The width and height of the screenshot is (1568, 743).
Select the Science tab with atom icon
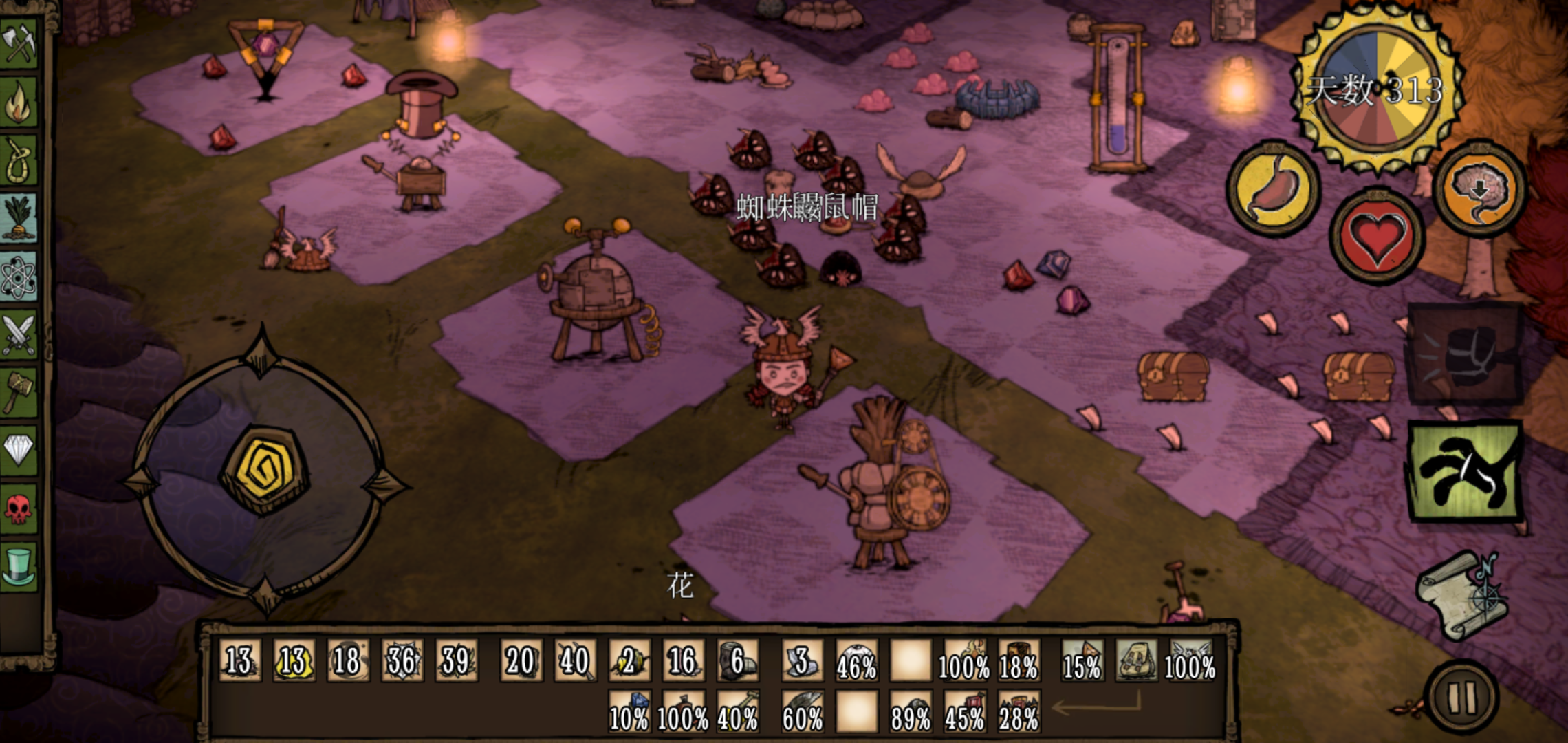[x=19, y=277]
